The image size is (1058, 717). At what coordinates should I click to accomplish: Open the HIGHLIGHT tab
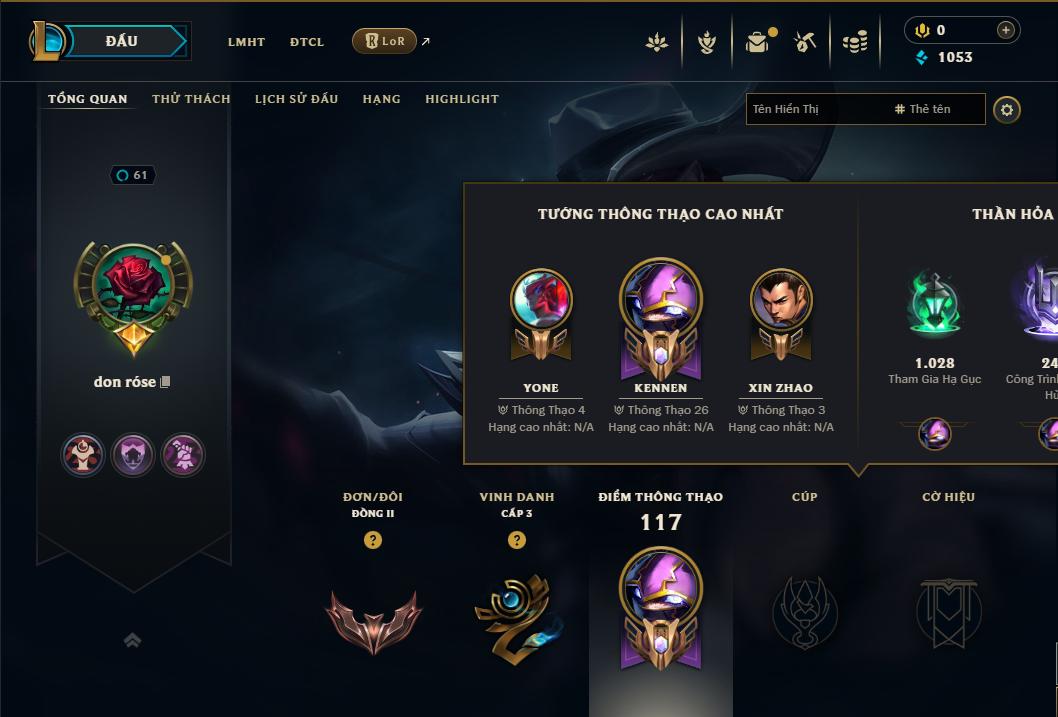pos(461,99)
